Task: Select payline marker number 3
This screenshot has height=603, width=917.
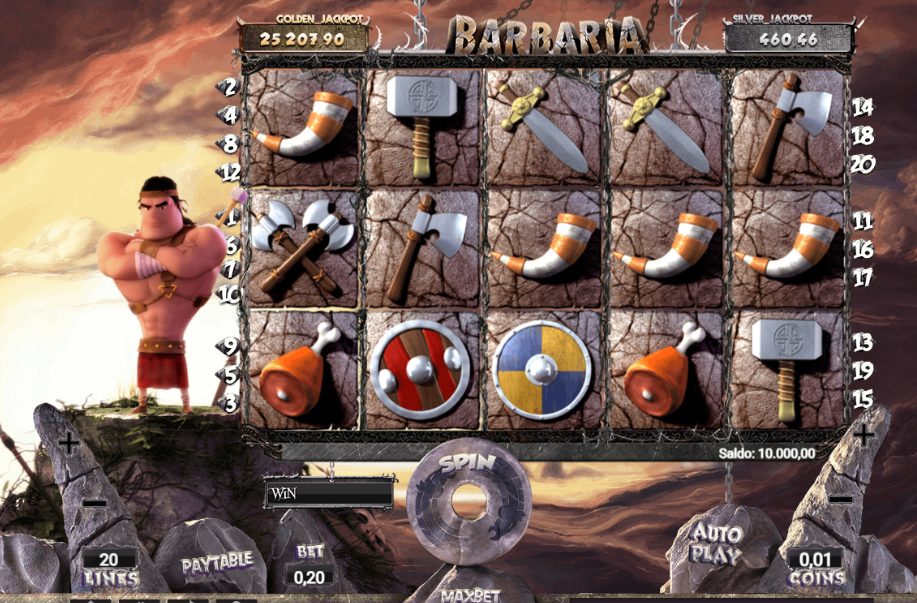Action: [230, 403]
